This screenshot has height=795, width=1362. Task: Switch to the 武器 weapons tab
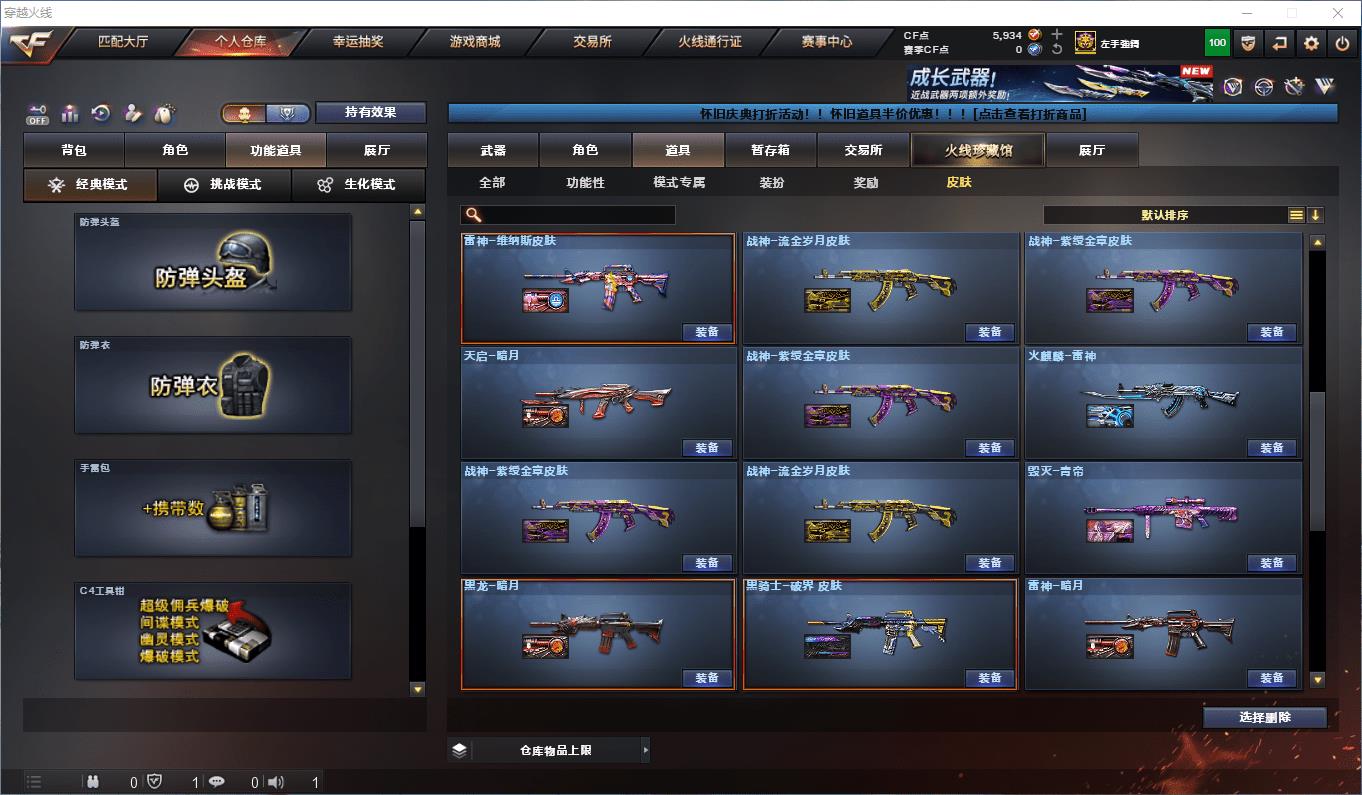pyautogui.click(x=493, y=150)
